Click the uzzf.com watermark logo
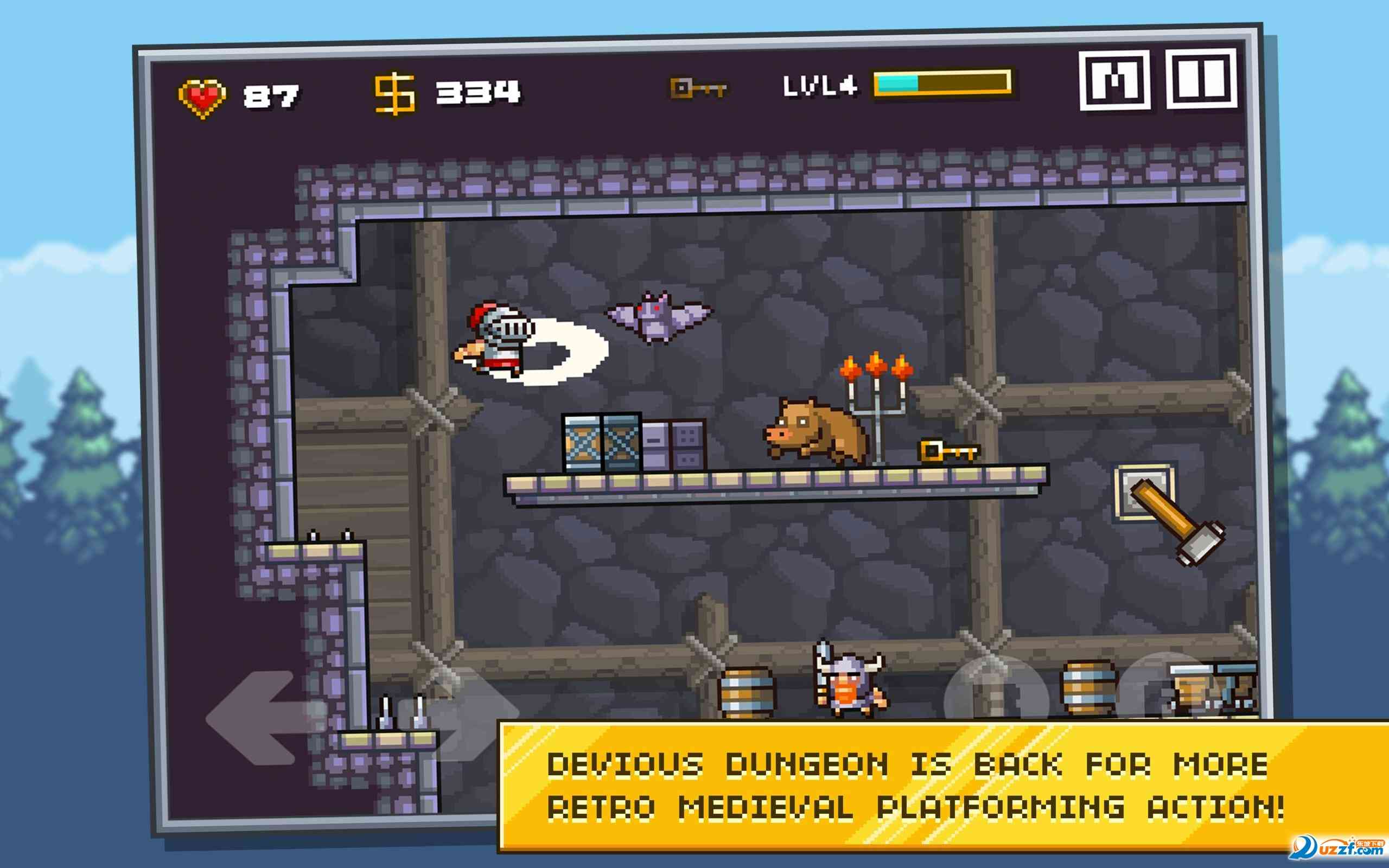This screenshot has height=868, width=1389. 1337,849
